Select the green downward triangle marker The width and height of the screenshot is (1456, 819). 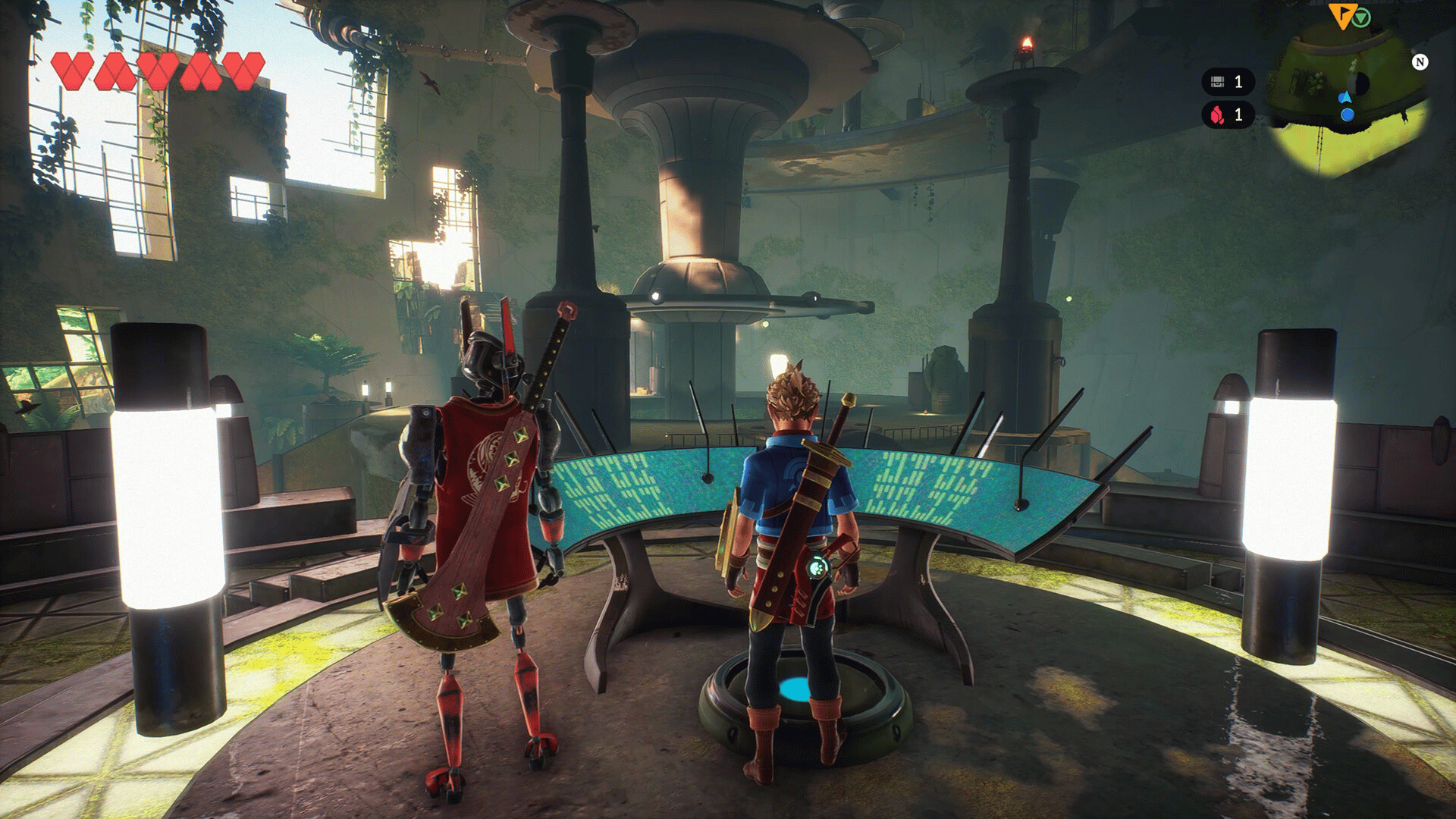(x=1362, y=17)
